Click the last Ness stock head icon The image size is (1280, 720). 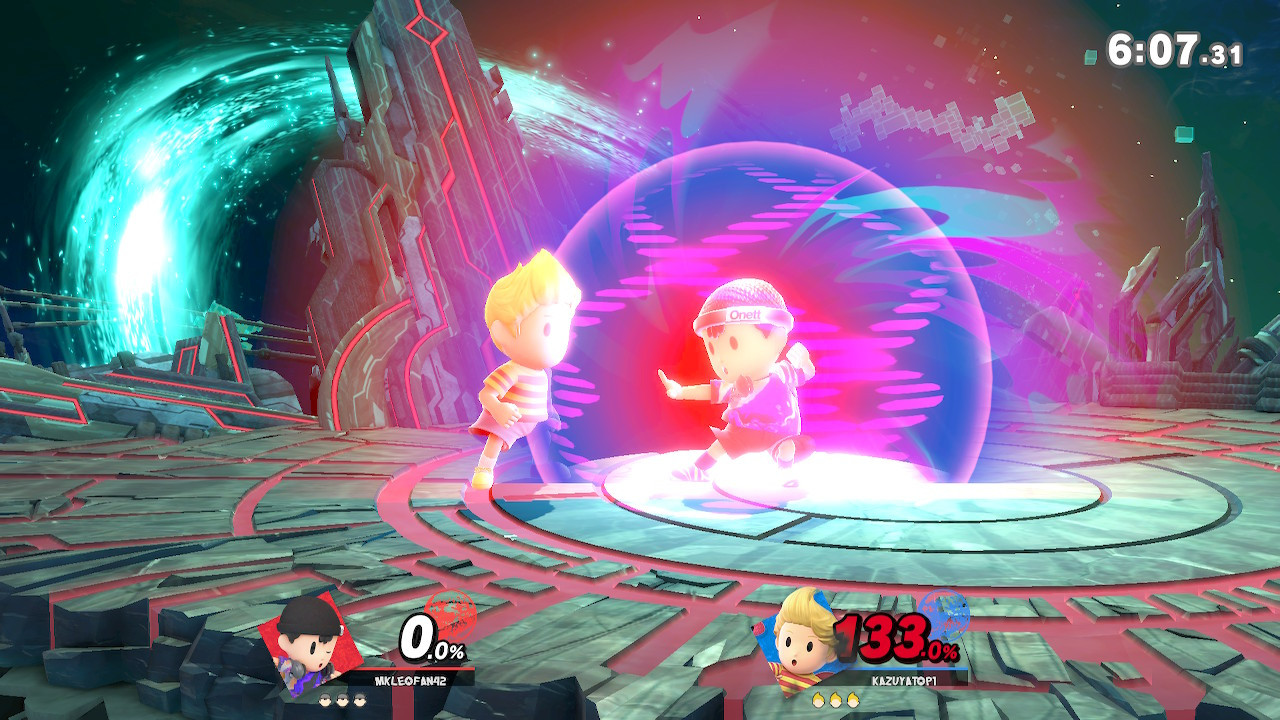359,700
